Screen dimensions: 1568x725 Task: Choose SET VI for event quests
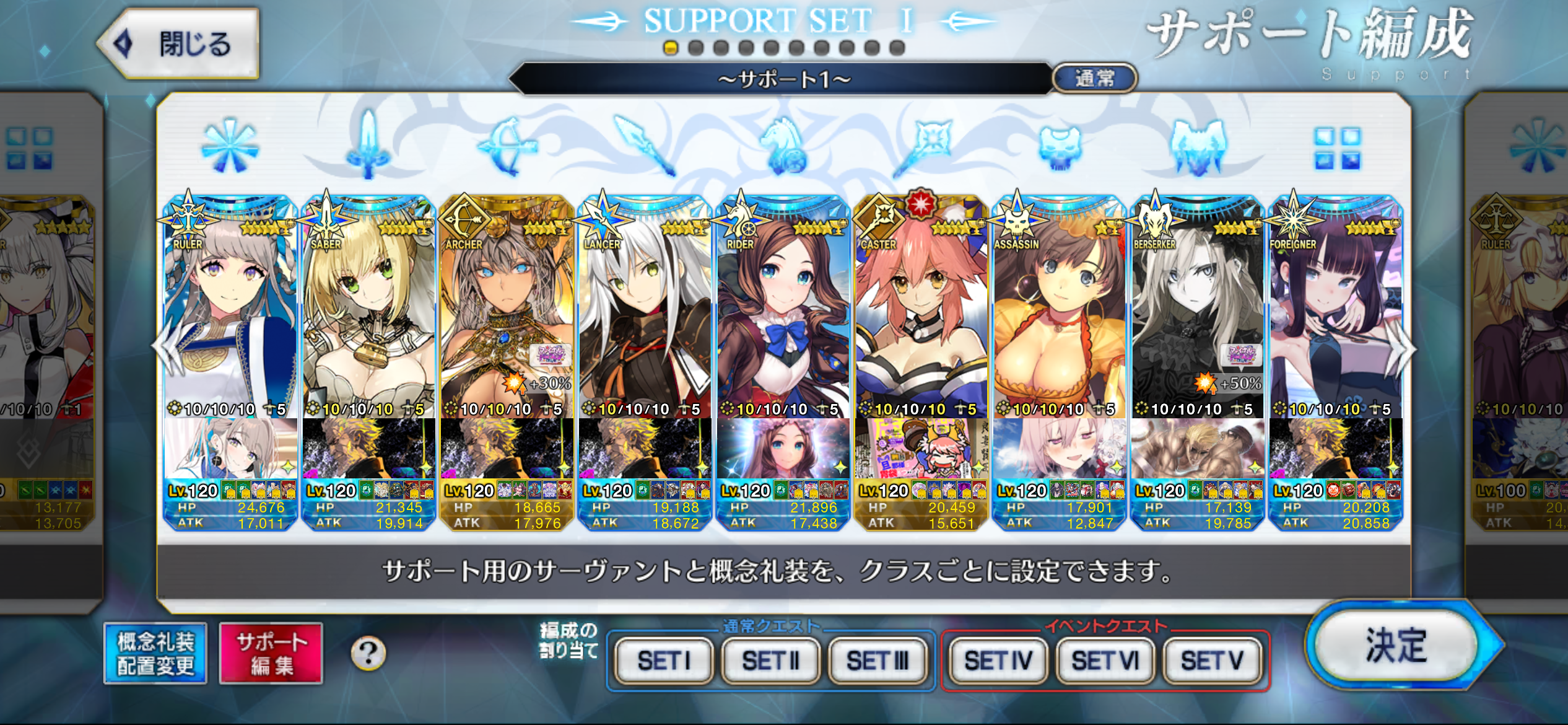[1105, 661]
